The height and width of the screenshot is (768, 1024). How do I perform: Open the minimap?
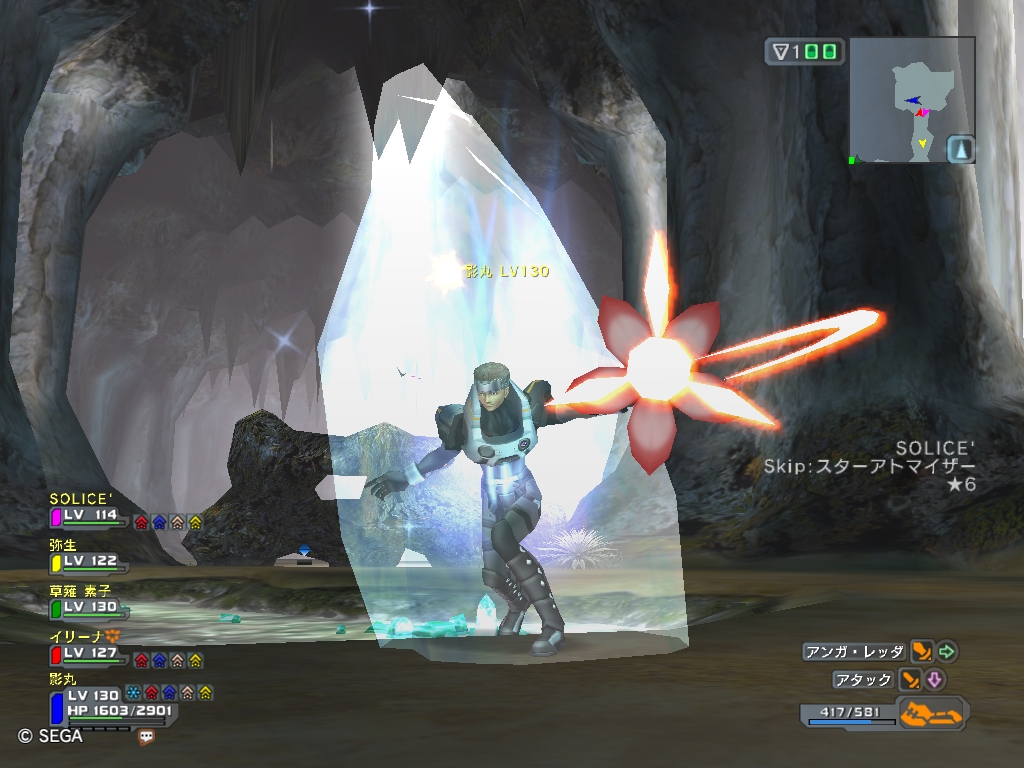coord(911,100)
